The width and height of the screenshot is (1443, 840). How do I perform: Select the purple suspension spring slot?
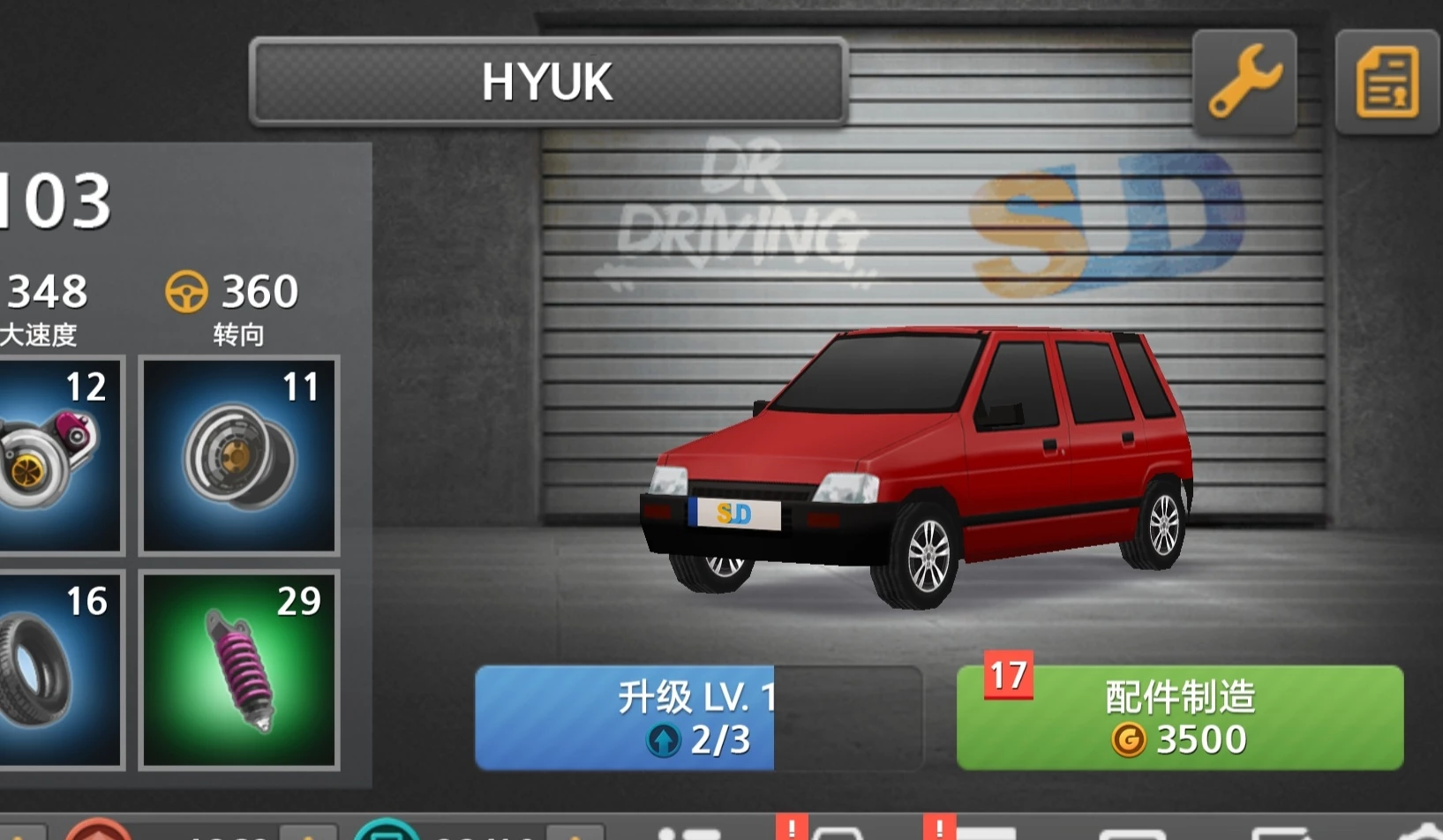[x=239, y=670]
